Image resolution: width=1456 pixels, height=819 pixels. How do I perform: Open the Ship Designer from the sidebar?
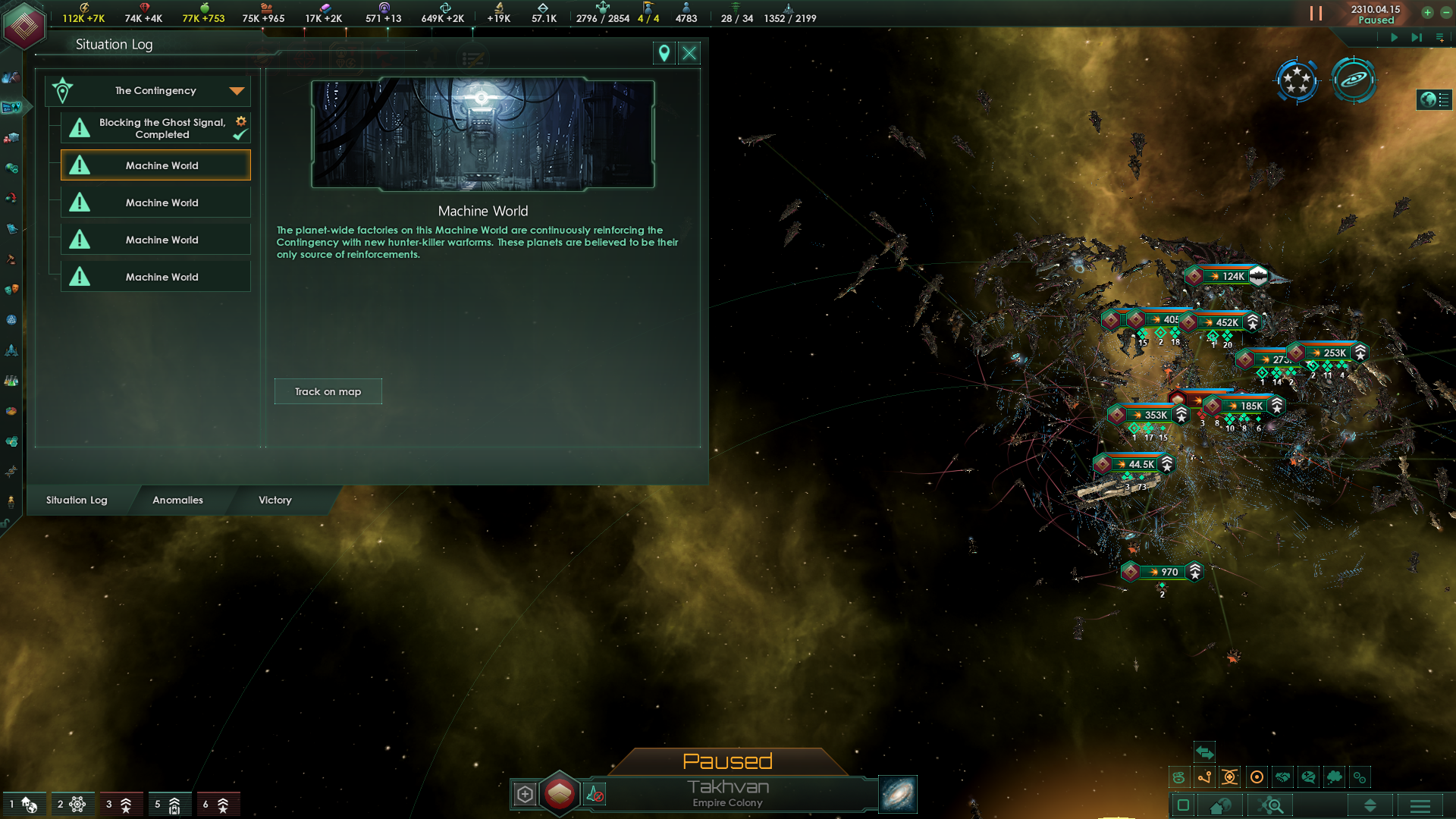point(12,349)
